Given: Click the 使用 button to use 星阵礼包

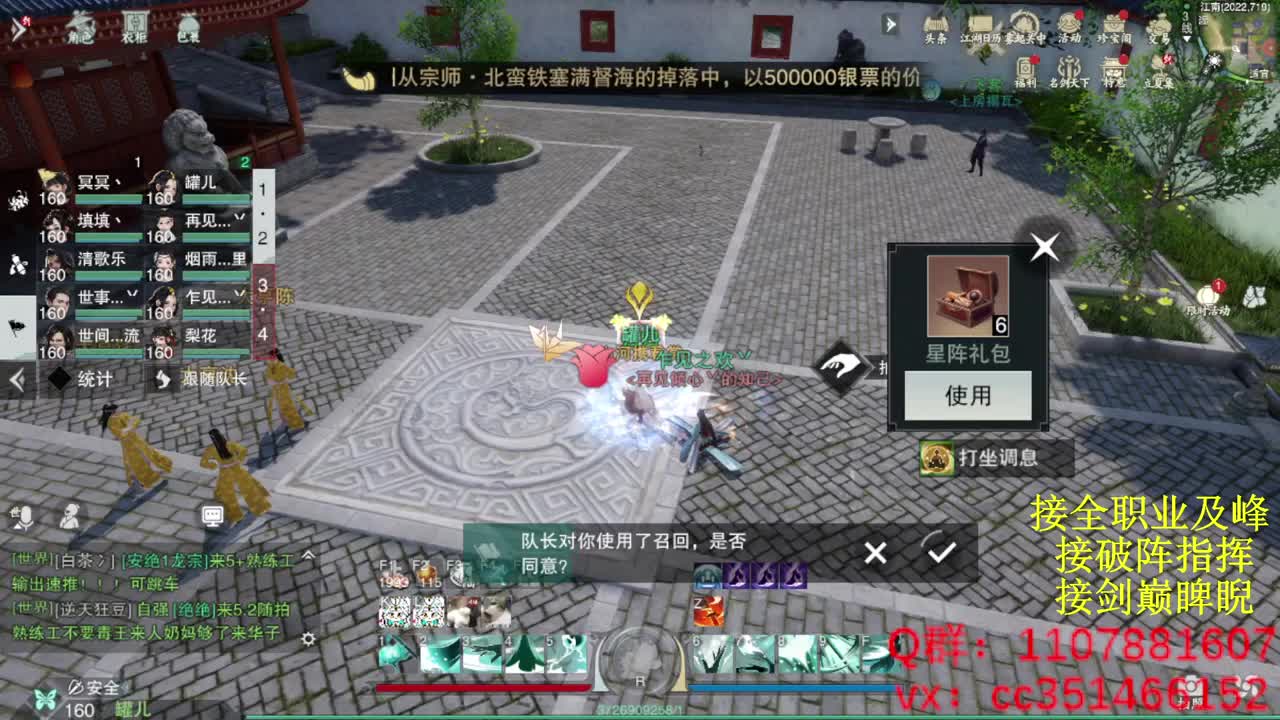Looking at the screenshot, I should (967, 396).
